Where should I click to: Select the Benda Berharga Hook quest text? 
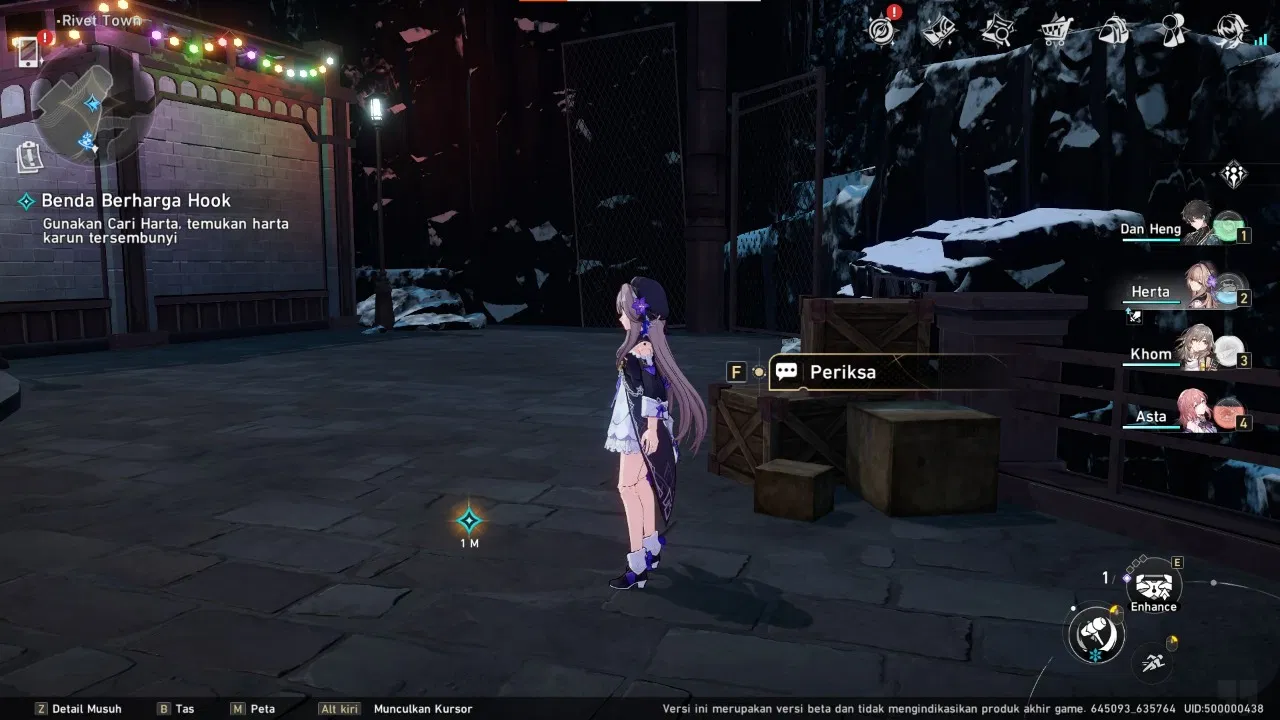135,200
